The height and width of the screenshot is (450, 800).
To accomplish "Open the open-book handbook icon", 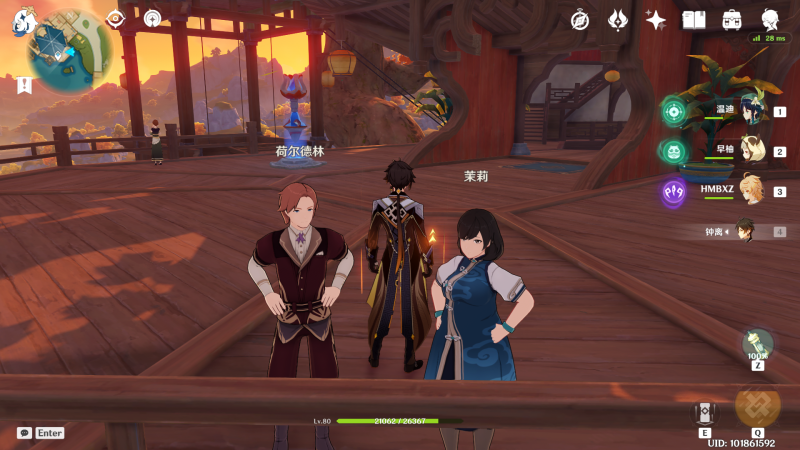I will pyautogui.click(x=694, y=19).
